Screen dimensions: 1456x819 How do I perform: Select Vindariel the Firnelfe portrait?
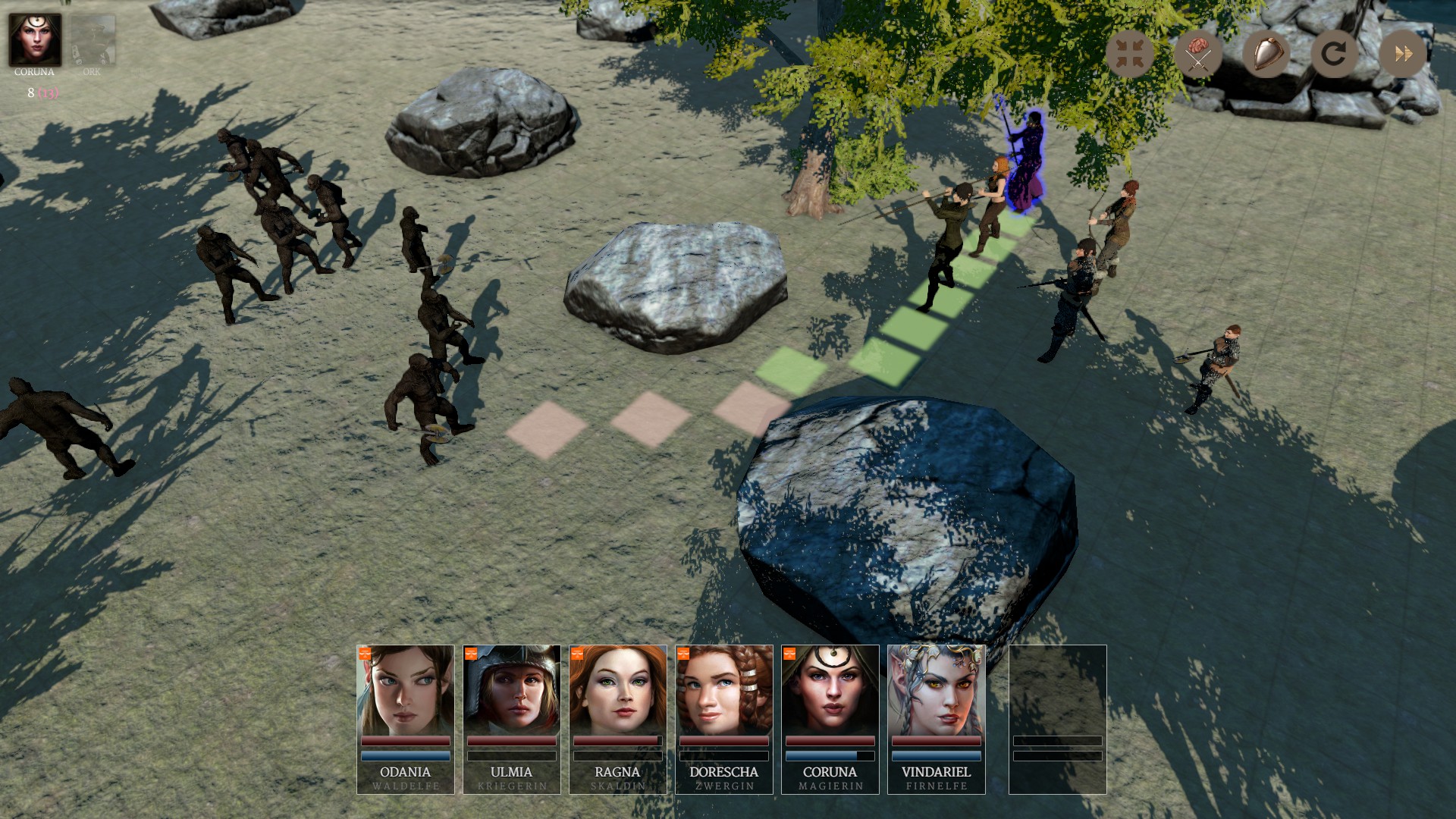[937, 718]
